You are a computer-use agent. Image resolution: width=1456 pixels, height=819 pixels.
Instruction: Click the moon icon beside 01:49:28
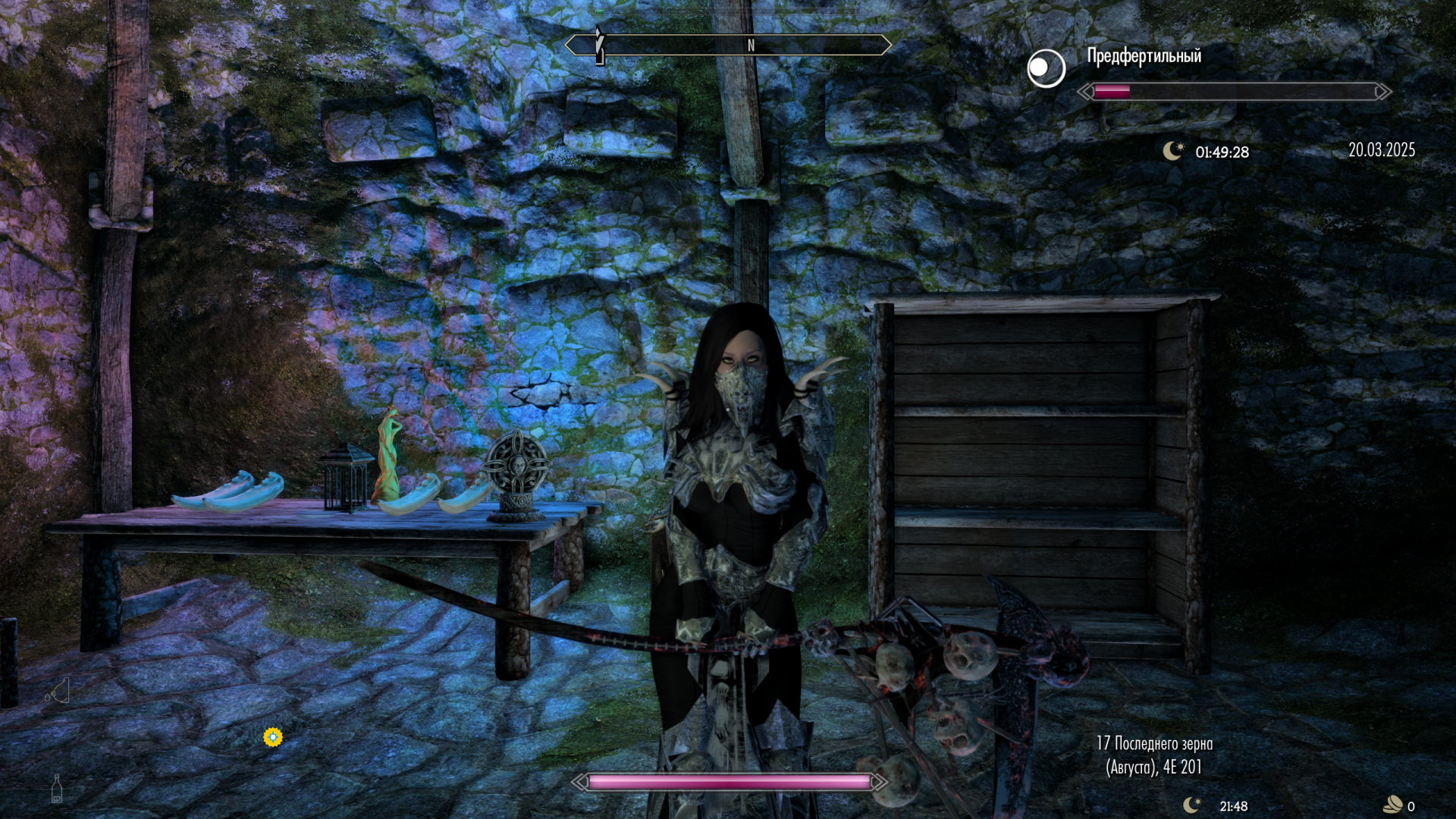point(1173,151)
